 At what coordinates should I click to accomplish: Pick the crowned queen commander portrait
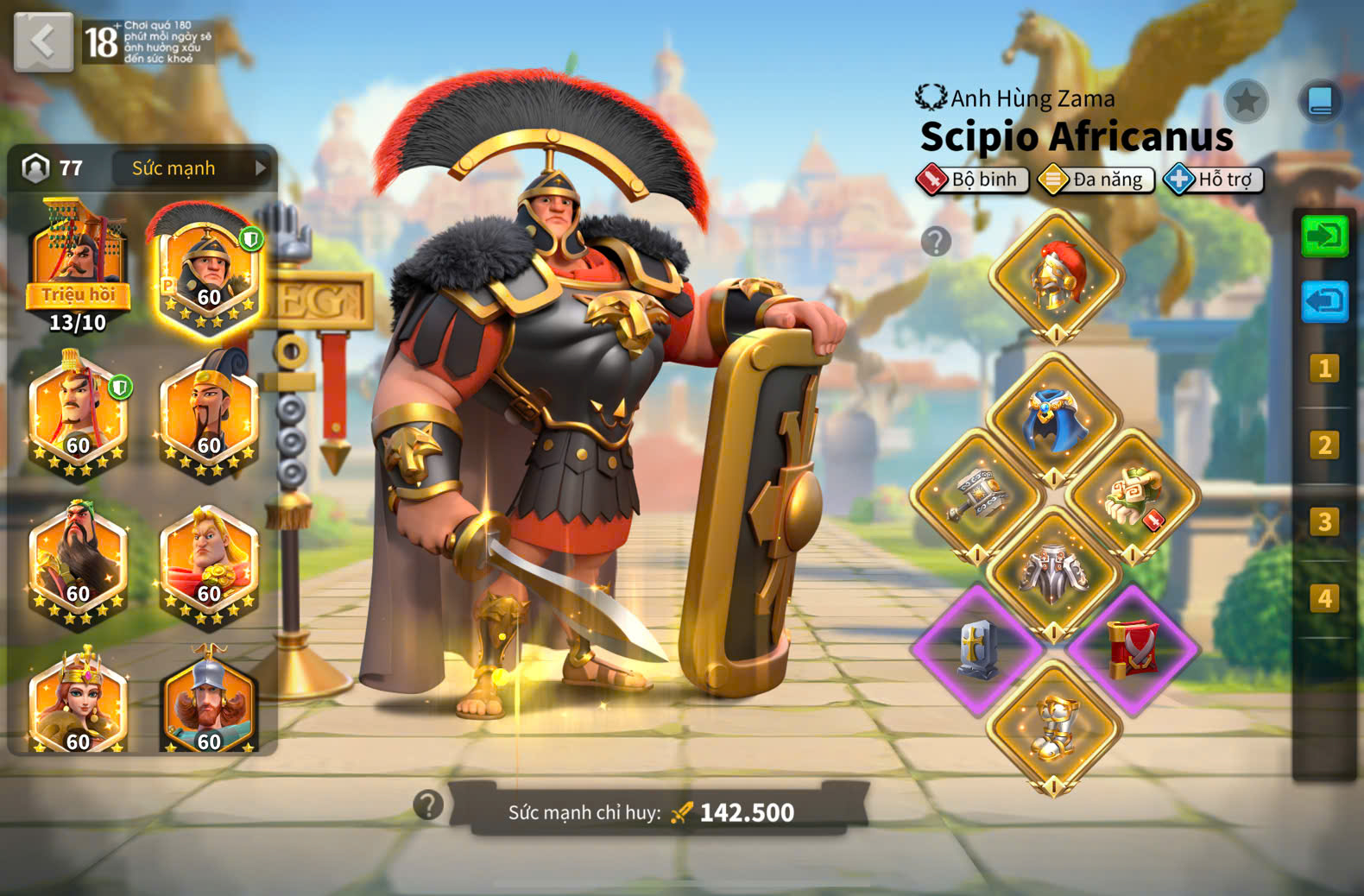coord(79,704)
